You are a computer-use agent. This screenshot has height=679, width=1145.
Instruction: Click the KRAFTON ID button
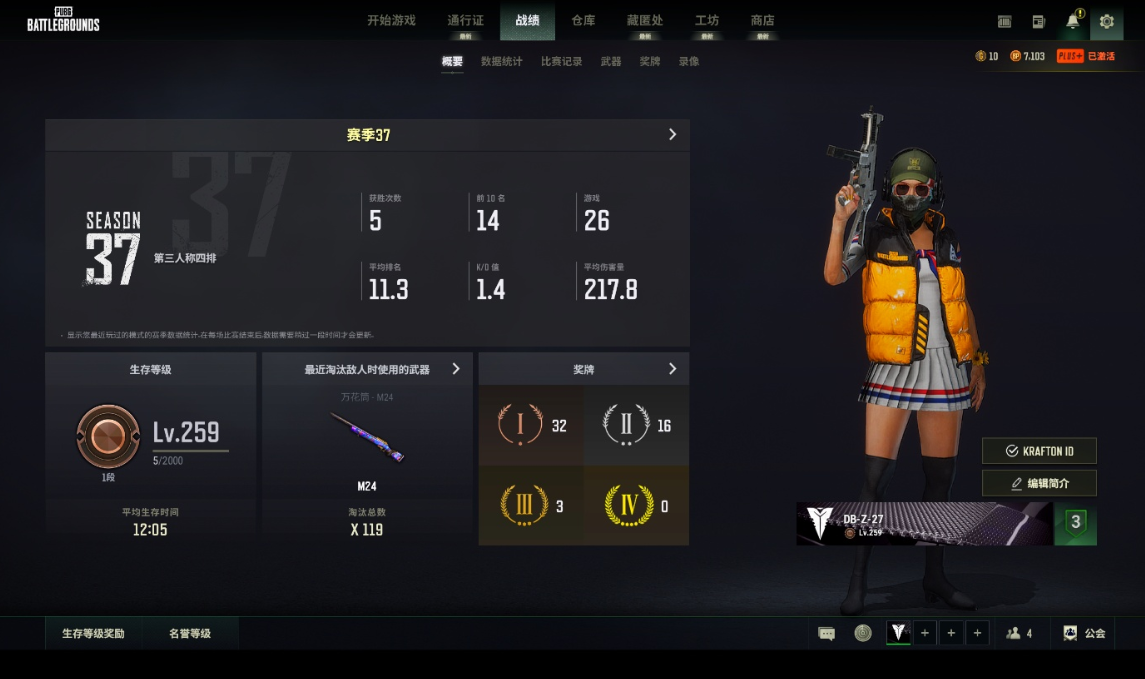[1039, 451]
